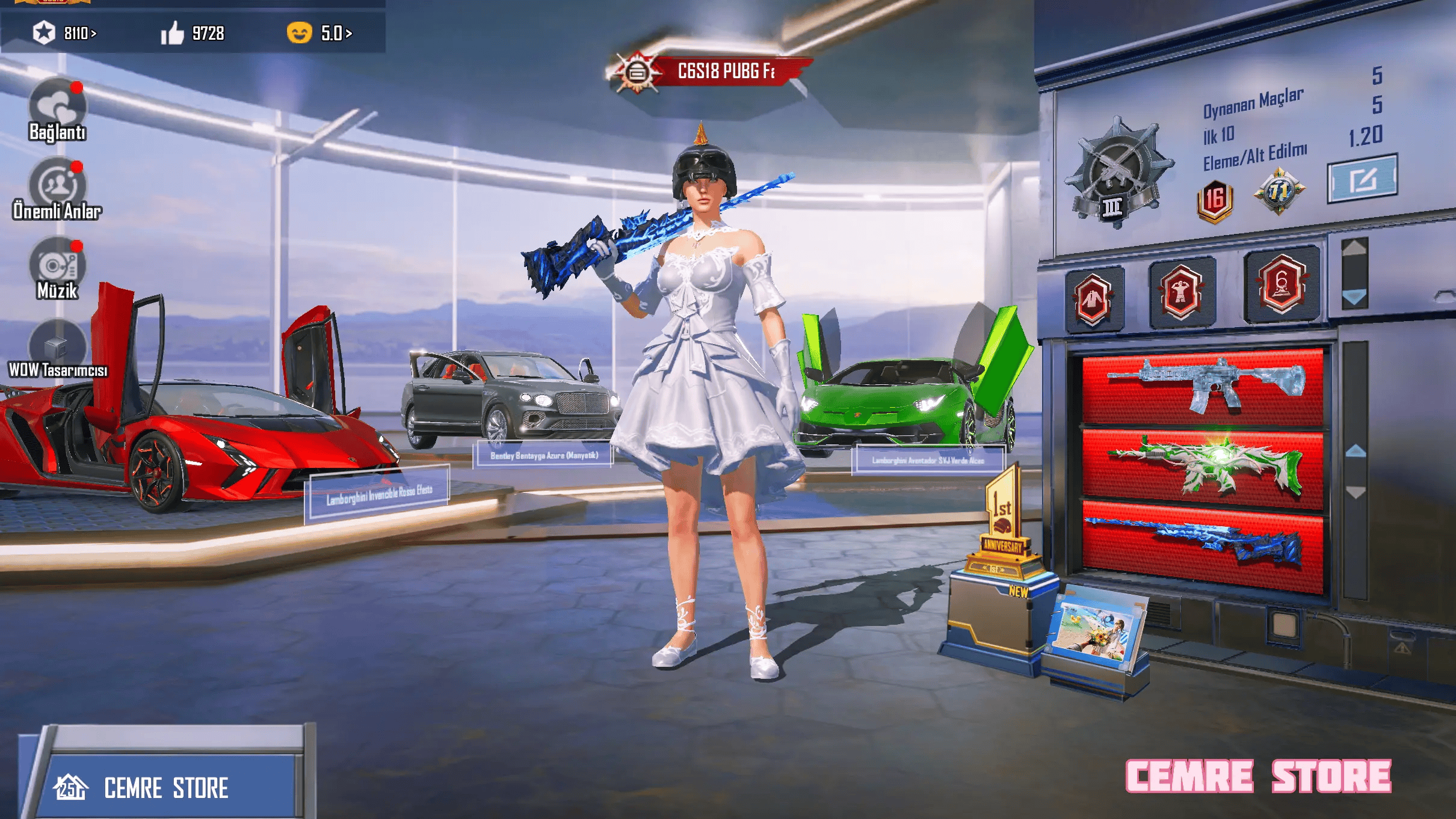This screenshot has height=819, width=1456.
Task: Select the icy M416 weapon skin
Action: tap(1202, 387)
